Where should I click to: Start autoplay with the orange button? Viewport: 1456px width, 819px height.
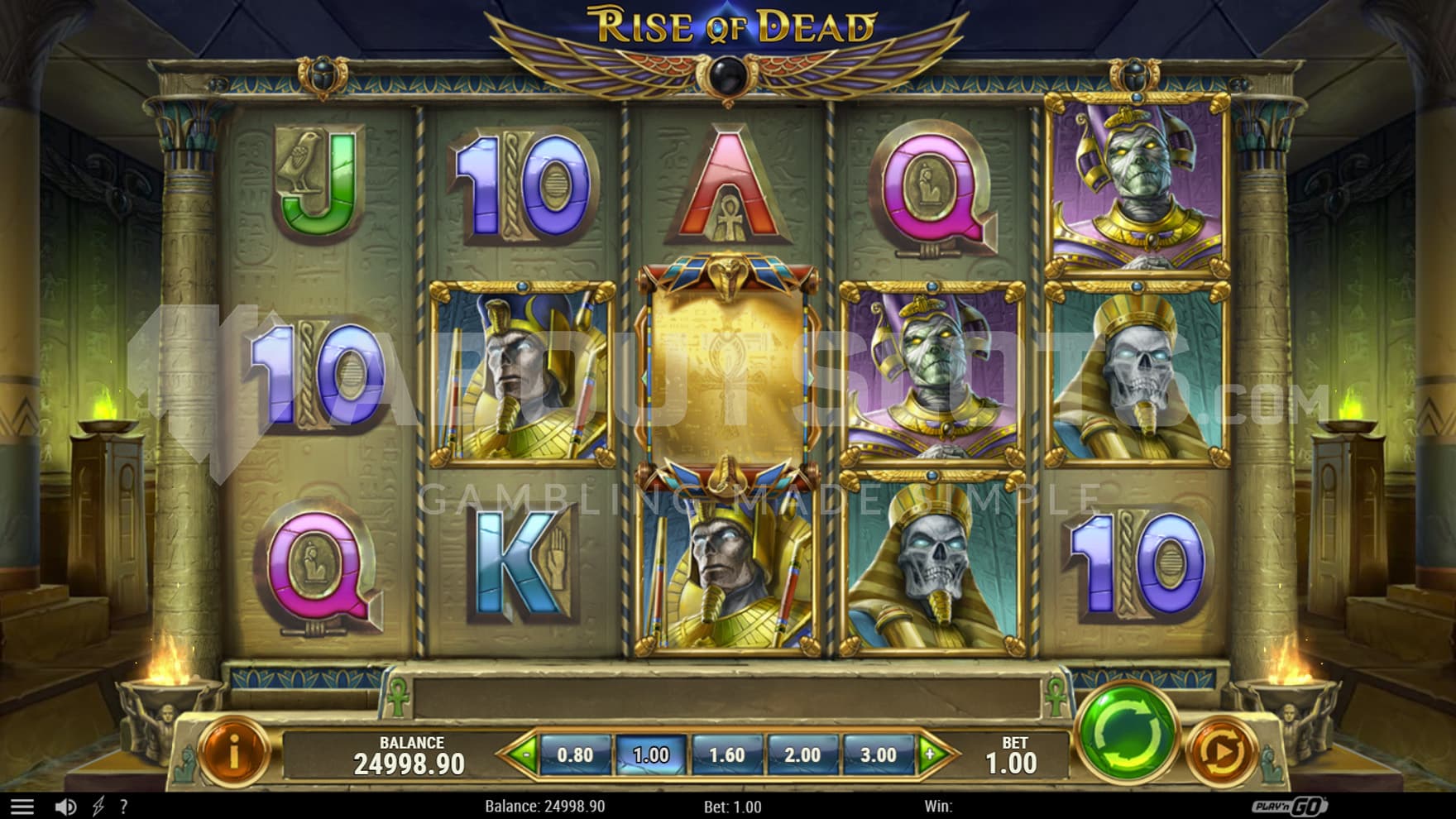(1222, 752)
